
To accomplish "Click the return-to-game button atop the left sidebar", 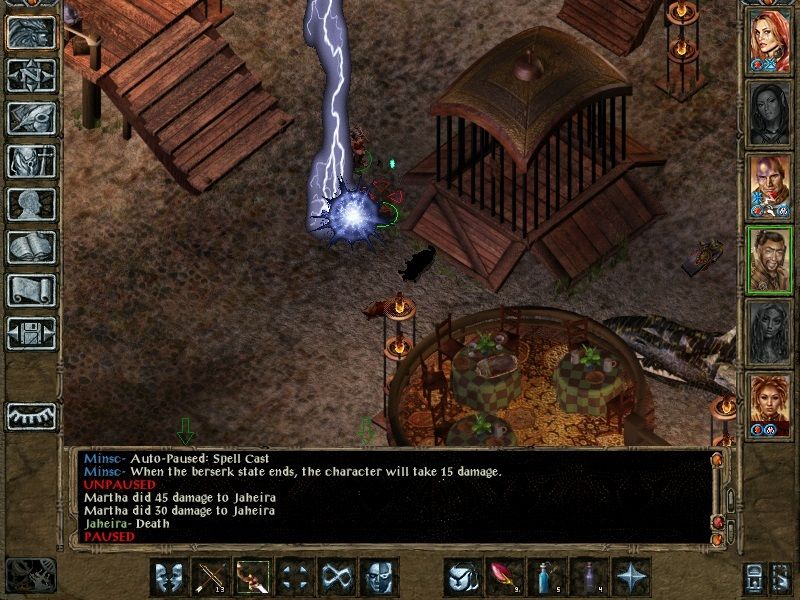I will click(x=31, y=32).
